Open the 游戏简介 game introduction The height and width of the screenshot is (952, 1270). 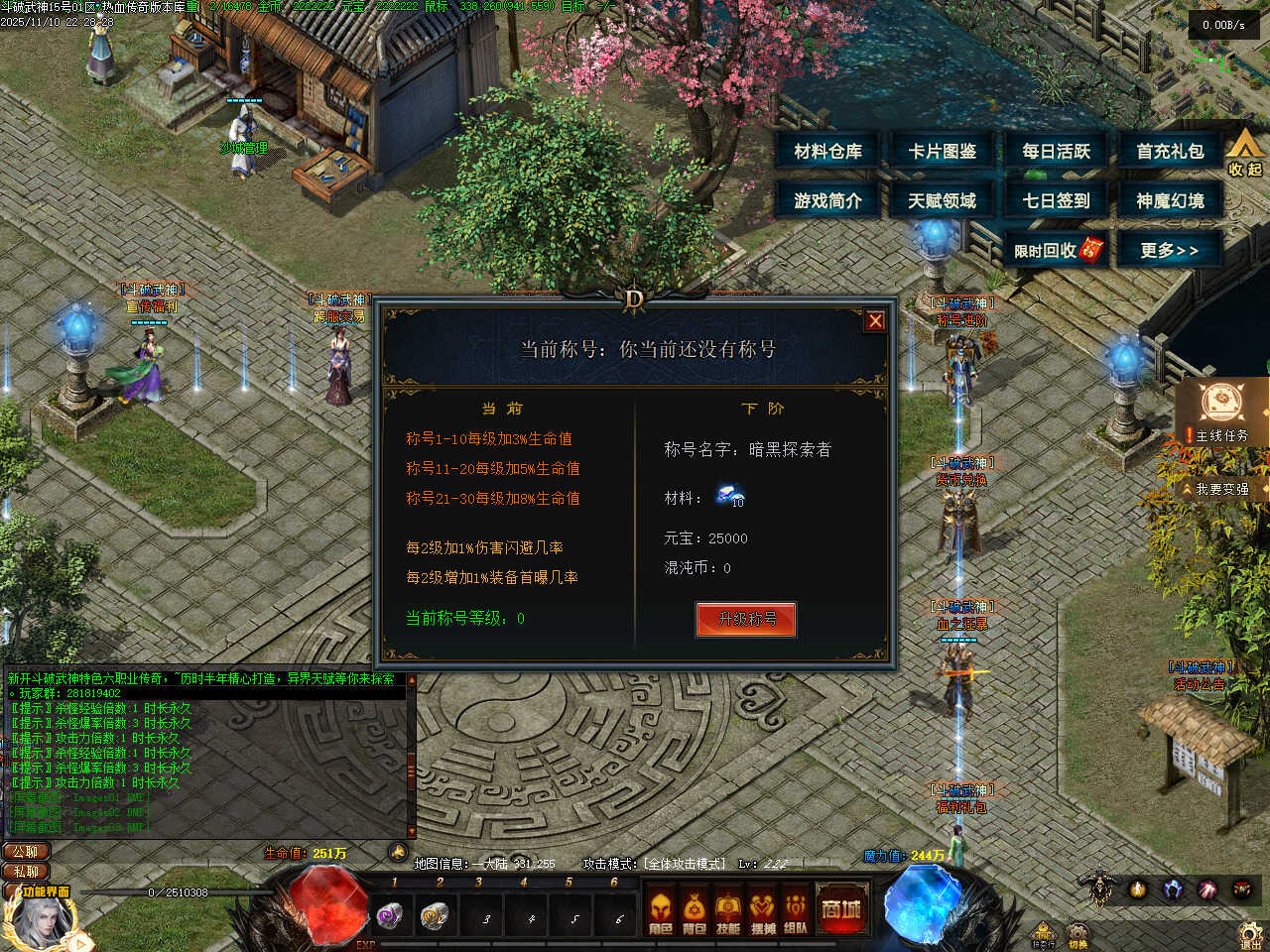click(827, 201)
